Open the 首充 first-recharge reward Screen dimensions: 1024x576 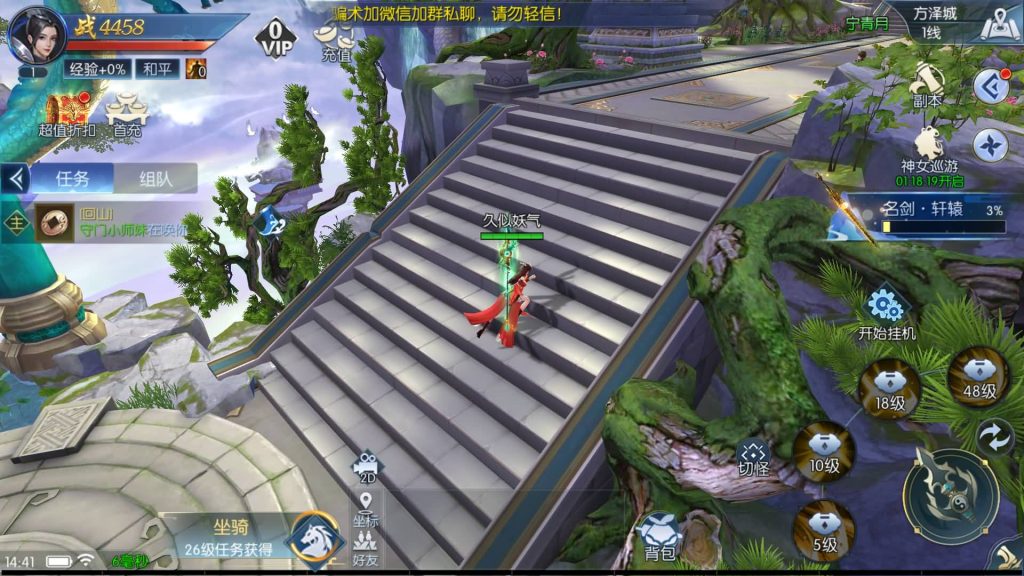(x=127, y=112)
